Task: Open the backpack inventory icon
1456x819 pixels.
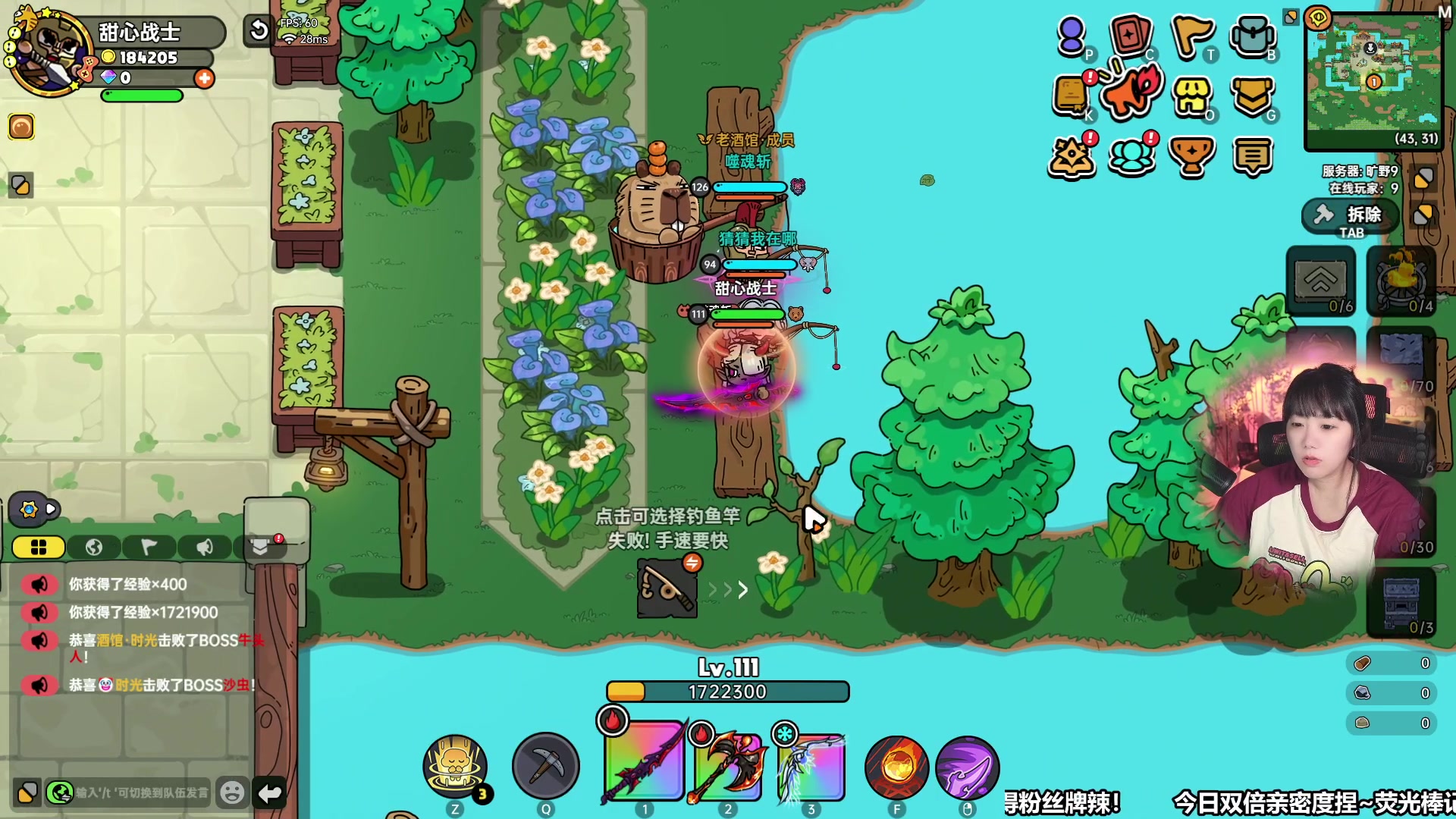Action: (x=1252, y=35)
